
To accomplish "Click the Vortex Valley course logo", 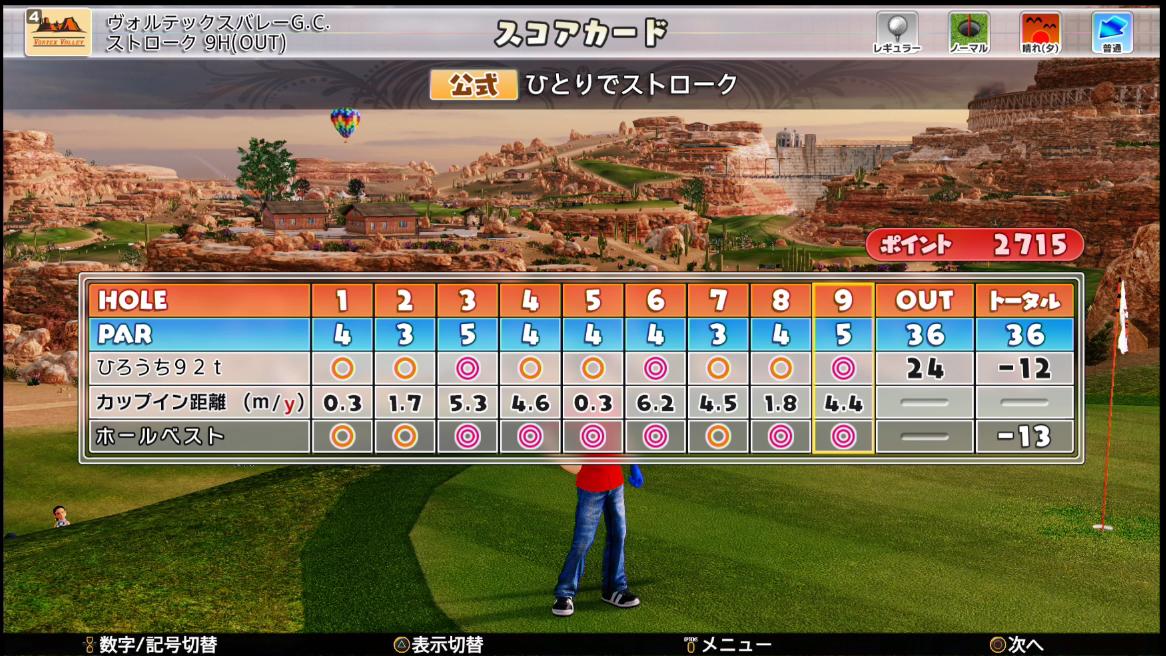I will pyautogui.click(x=58, y=32).
